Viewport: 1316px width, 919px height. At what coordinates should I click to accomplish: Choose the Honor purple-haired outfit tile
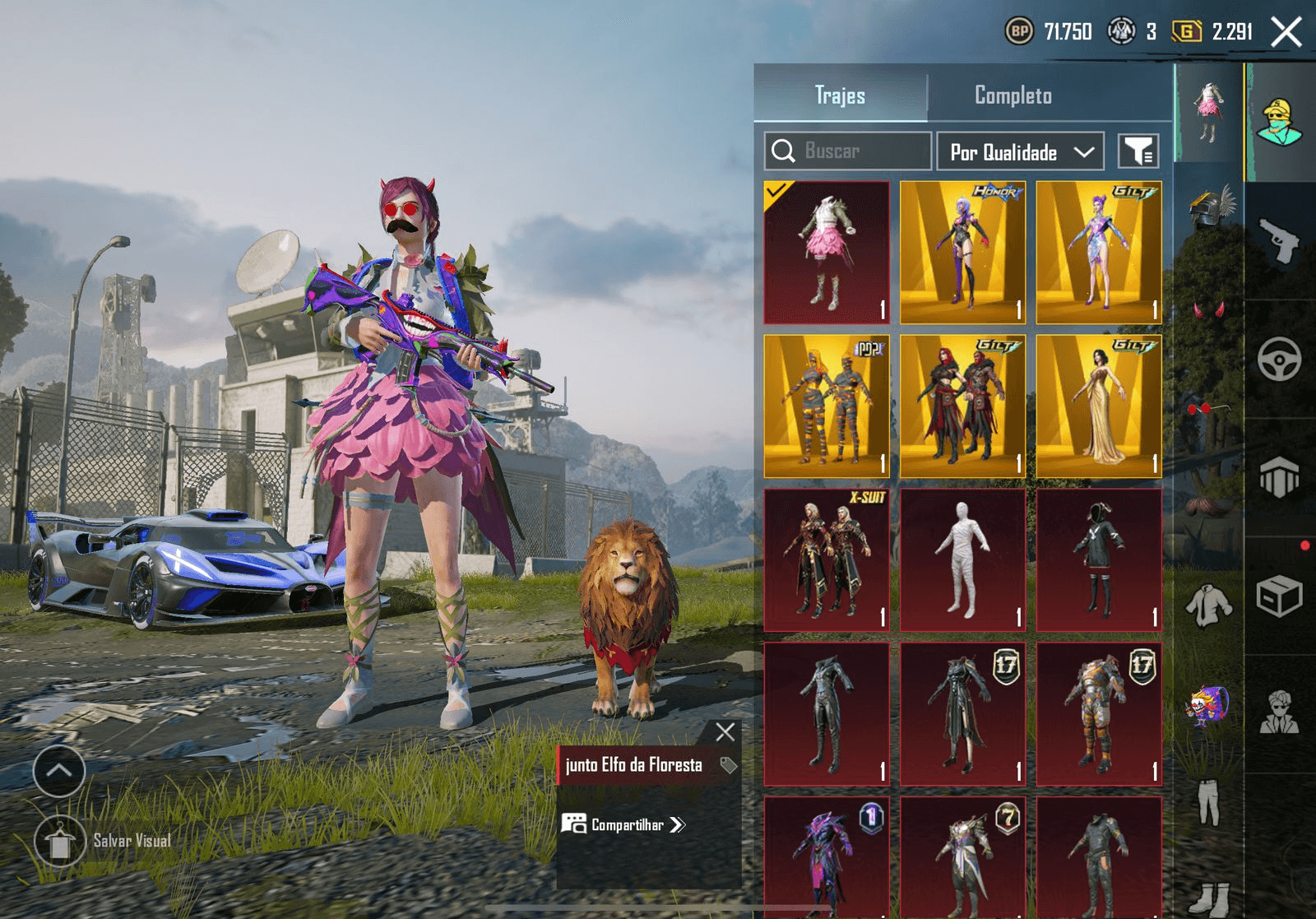coord(962,252)
